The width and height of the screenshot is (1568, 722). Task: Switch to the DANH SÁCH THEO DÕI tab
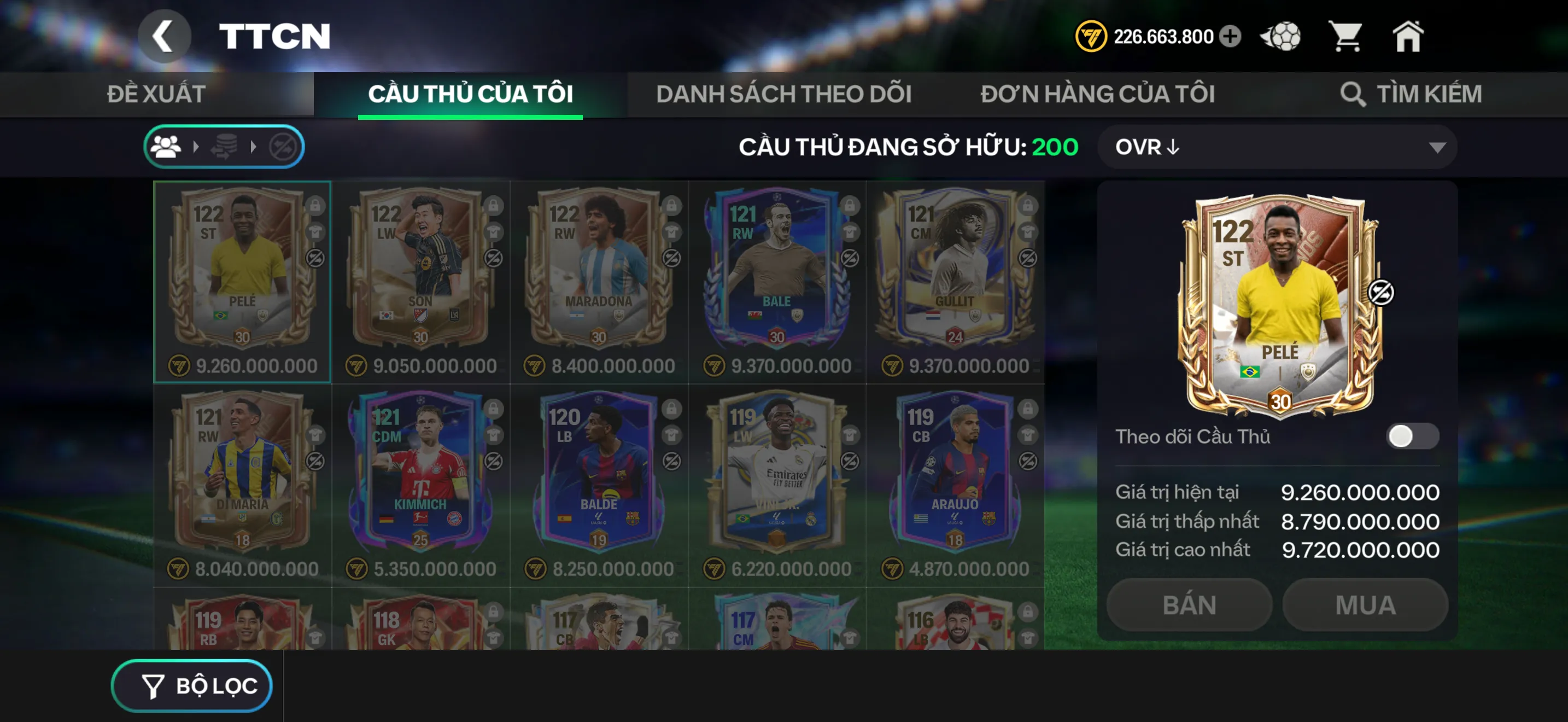(785, 93)
